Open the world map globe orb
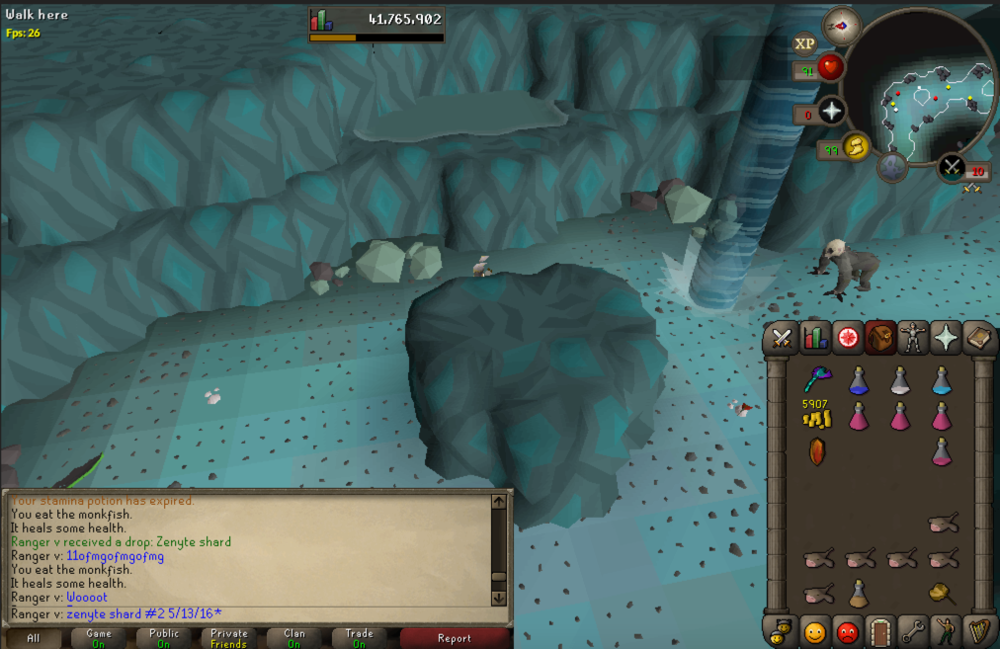The width and height of the screenshot is (1000, 649). (892, 167)
